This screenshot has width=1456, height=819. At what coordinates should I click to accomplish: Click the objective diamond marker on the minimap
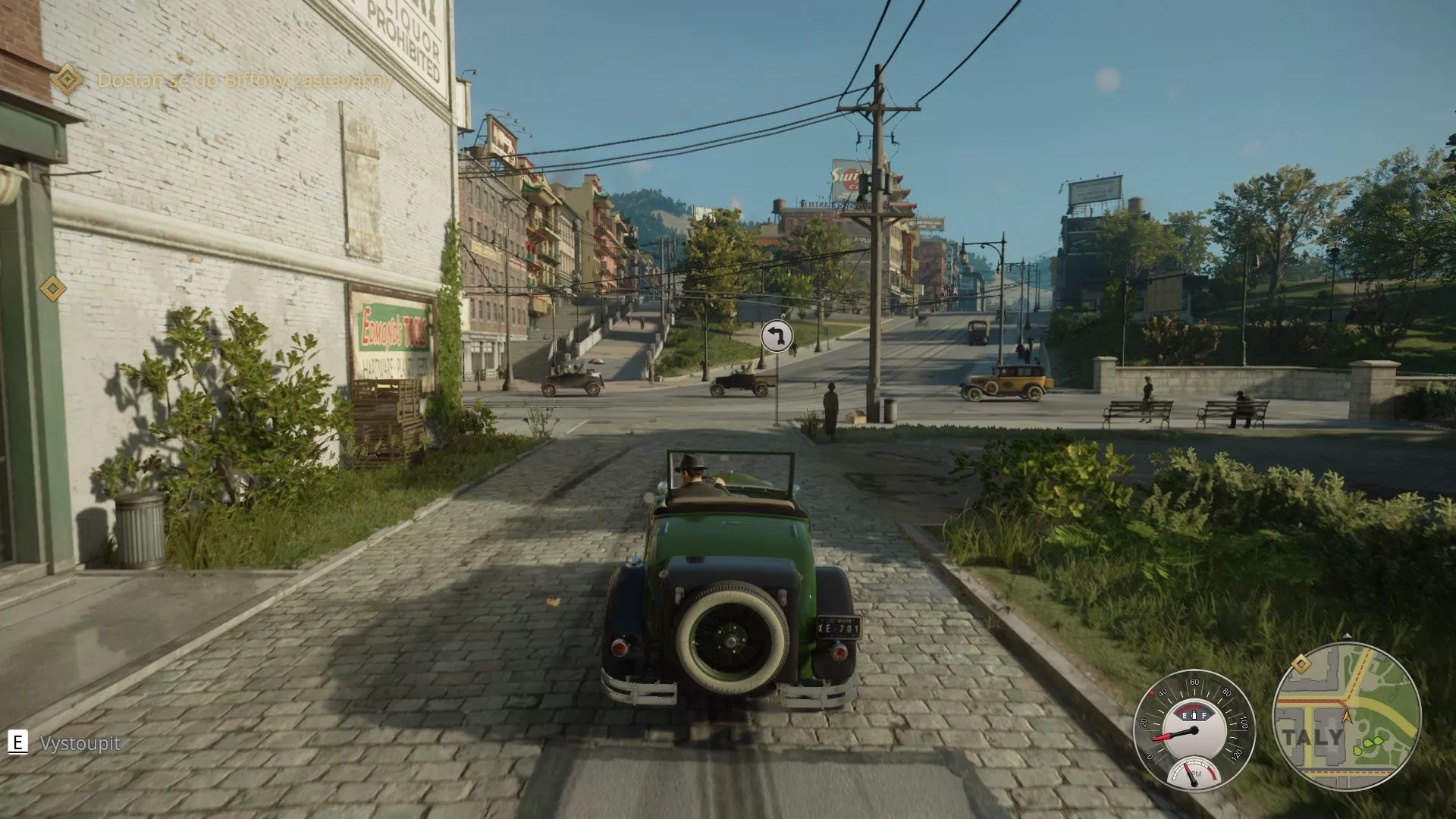coord(1301,664)
